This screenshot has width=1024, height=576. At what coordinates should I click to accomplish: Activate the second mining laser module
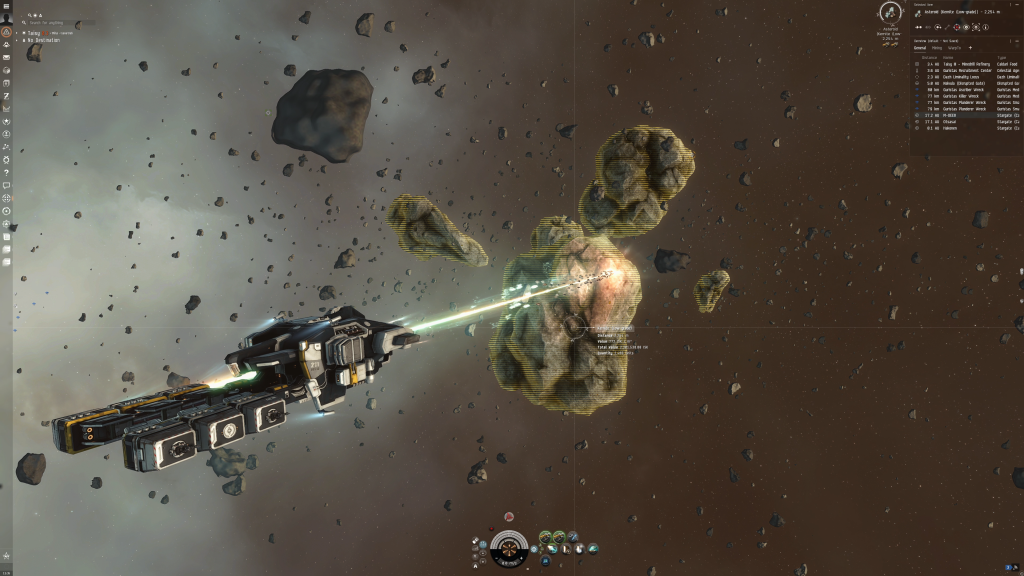[558, 536]
